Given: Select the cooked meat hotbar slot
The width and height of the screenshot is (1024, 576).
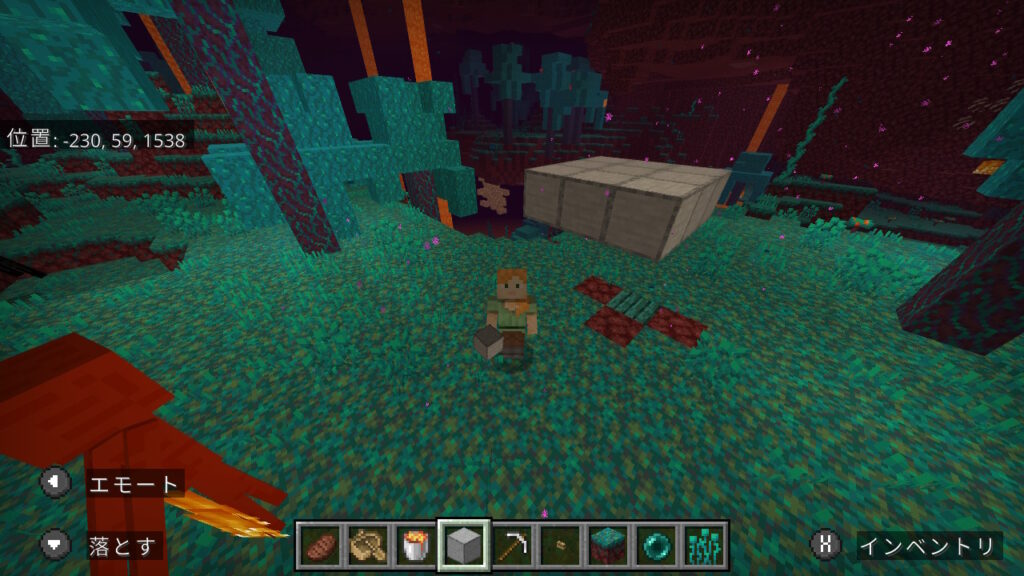Looking at the screenshot, I should tap(320, 546).
